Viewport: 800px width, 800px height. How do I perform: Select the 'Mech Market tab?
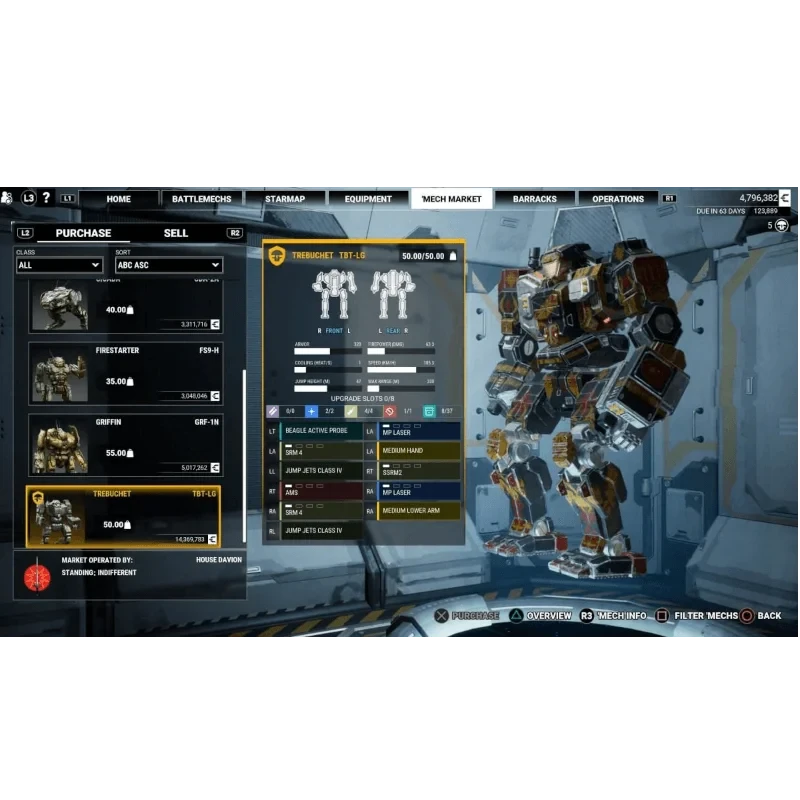pyautogui.click(x=451, y=199)
